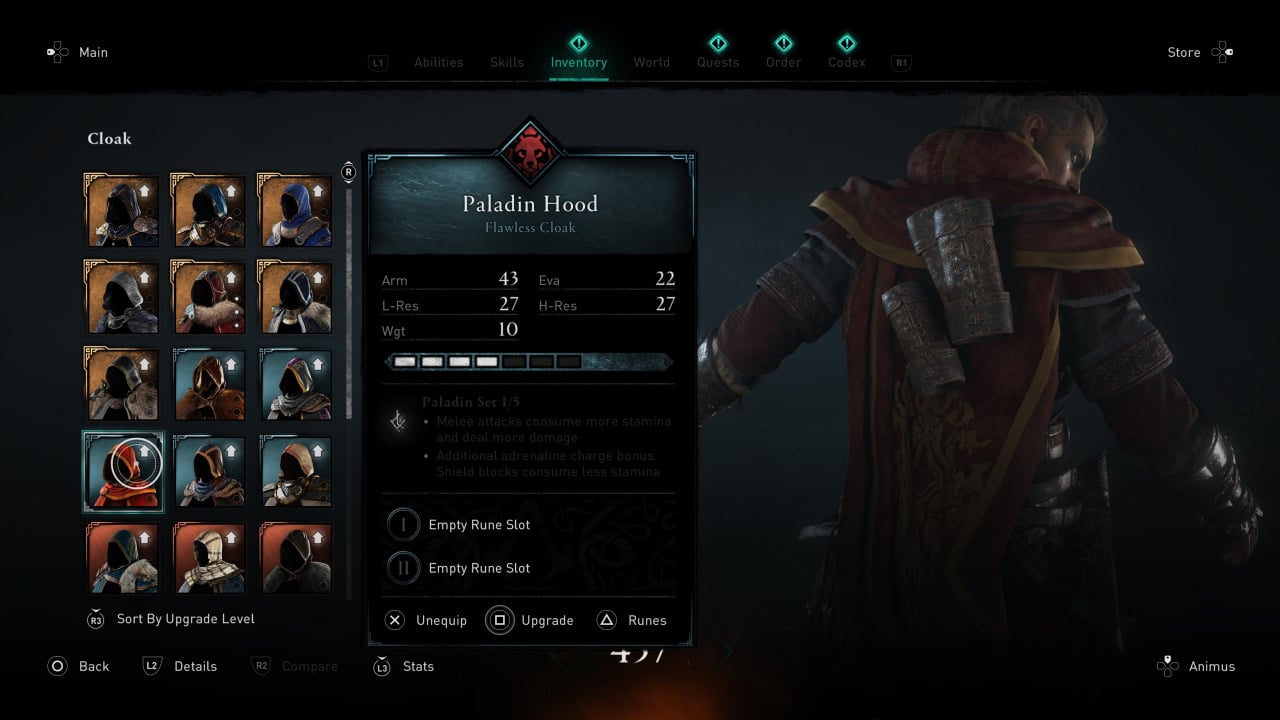
Task: Choose the bright blue hooded cloak
Action: [x=296, y=211]
